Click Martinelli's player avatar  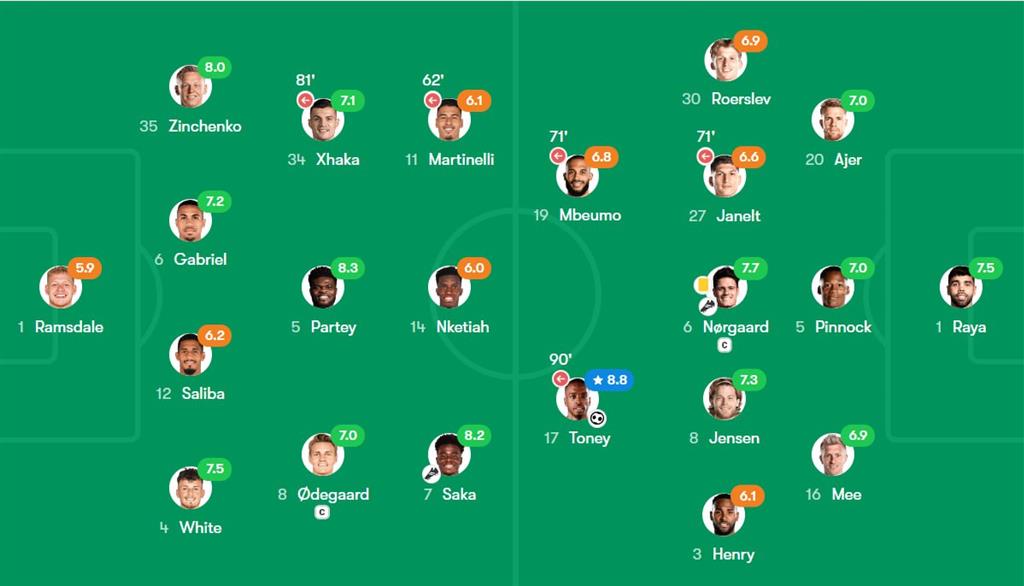coord(450,120)
